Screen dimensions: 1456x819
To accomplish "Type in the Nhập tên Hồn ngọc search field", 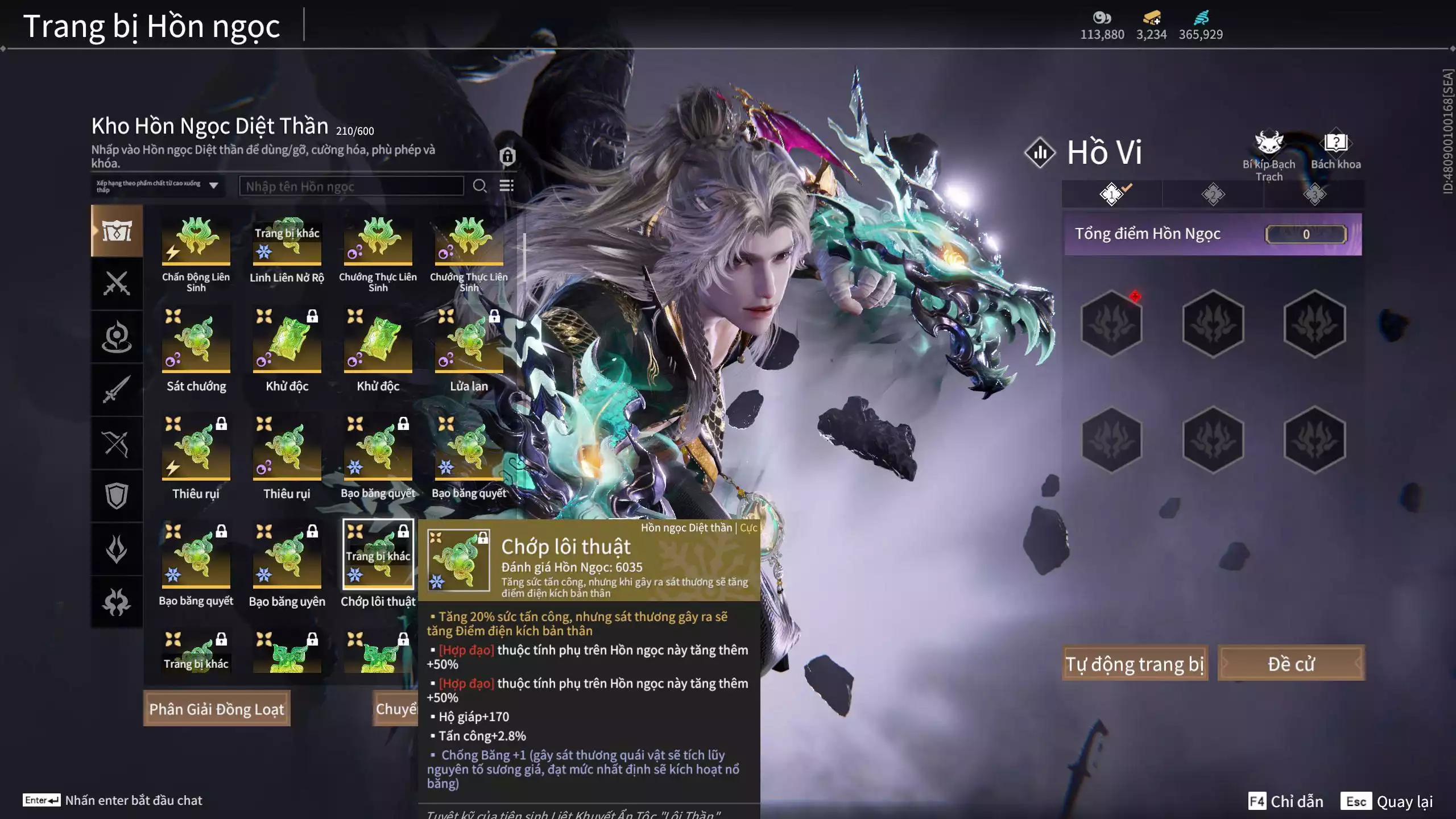I will 351,186.
